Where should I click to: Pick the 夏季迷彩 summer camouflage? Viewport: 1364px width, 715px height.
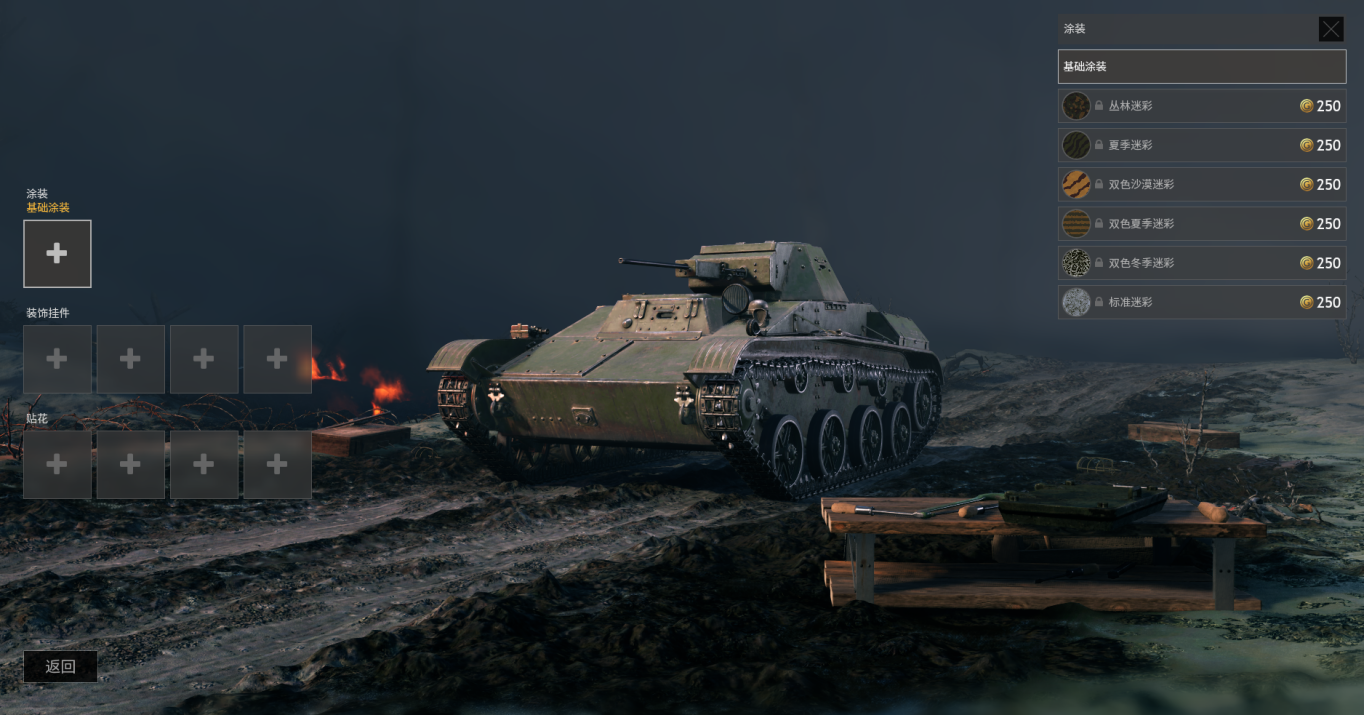coord(1201,145)
